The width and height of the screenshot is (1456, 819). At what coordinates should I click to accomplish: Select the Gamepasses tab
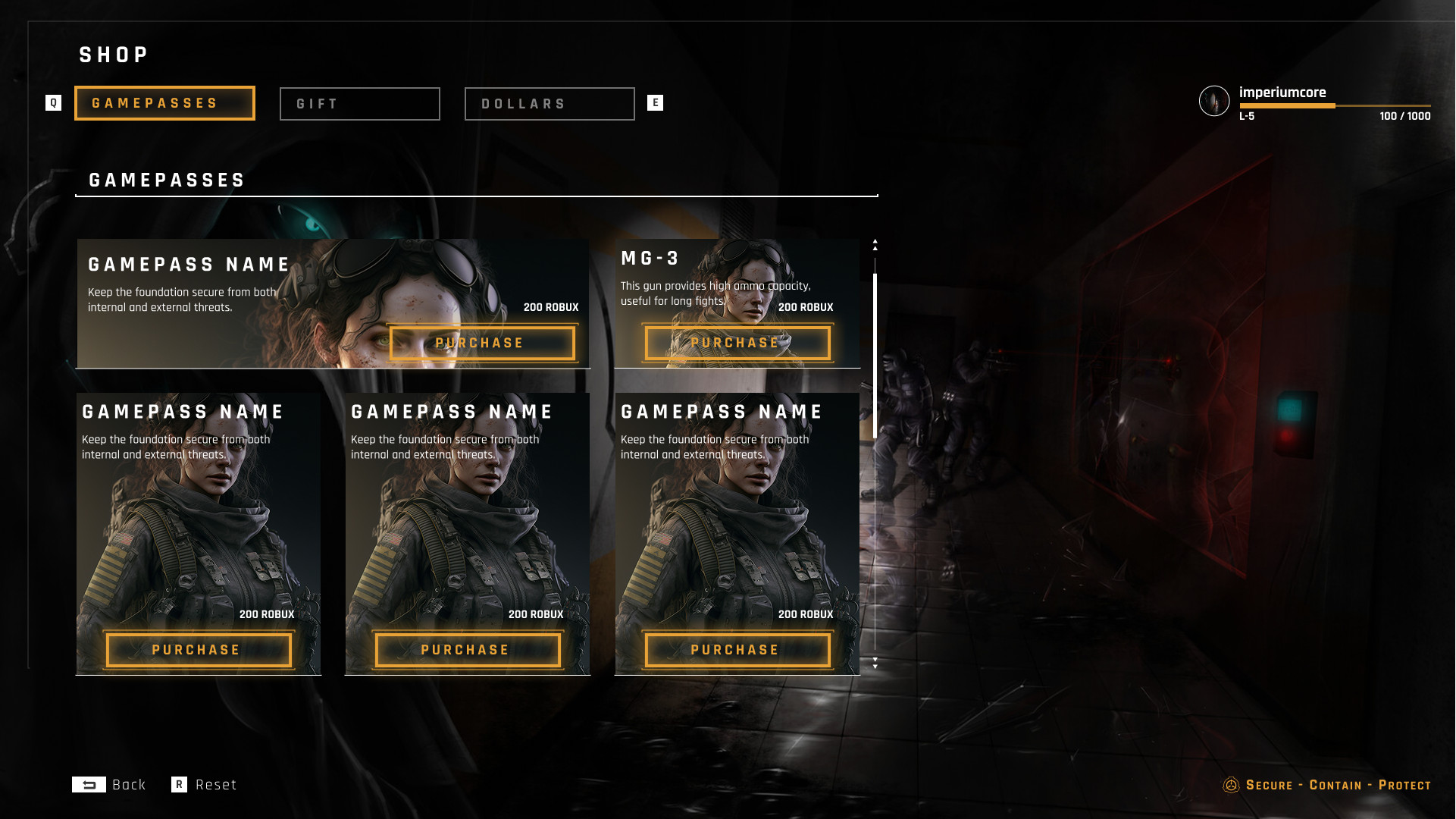pyautogui.click(x=164, y=103)
